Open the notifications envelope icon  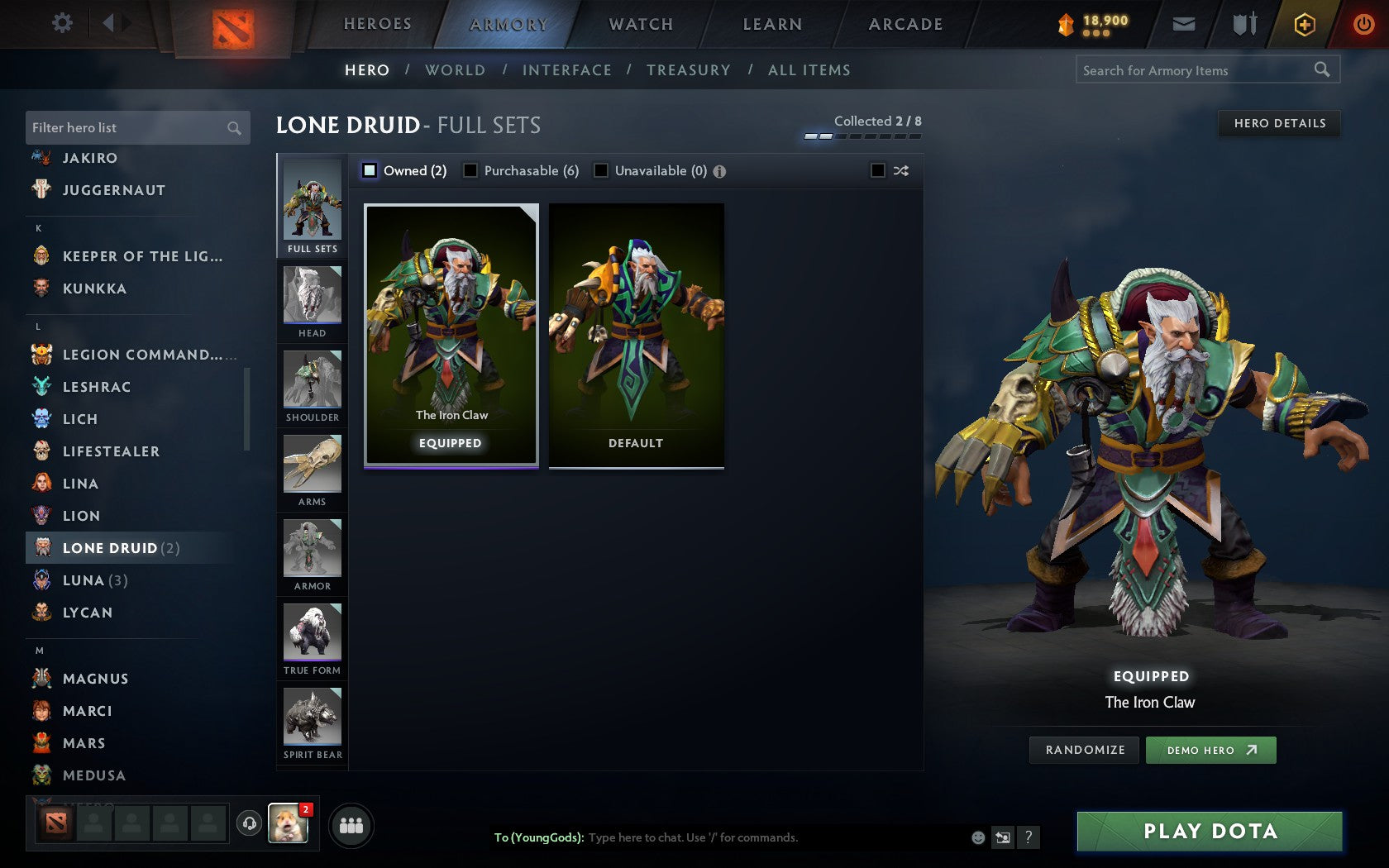click(1184, 24)
